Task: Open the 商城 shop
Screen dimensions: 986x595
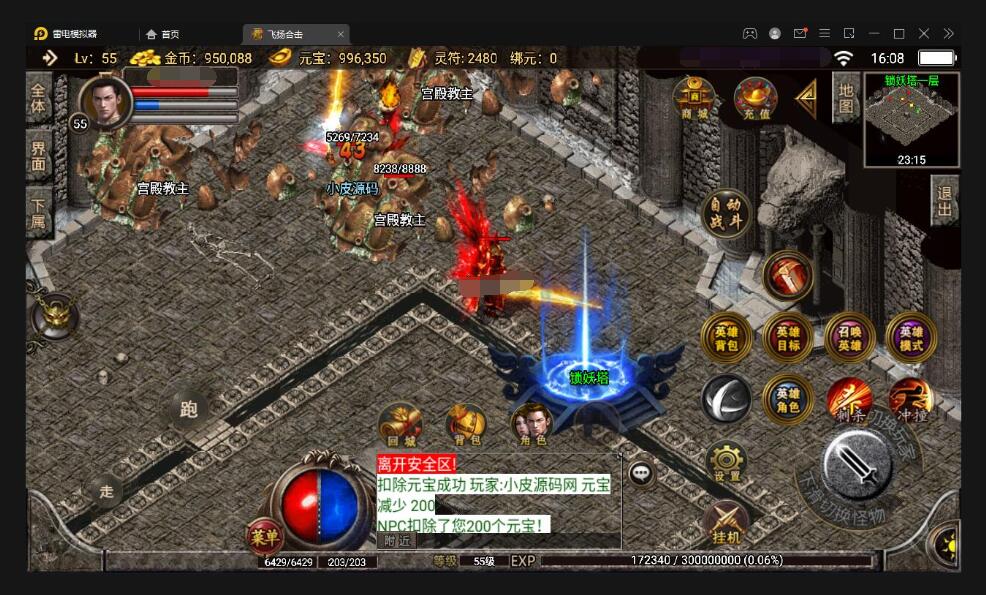Action: coord(693,97)
